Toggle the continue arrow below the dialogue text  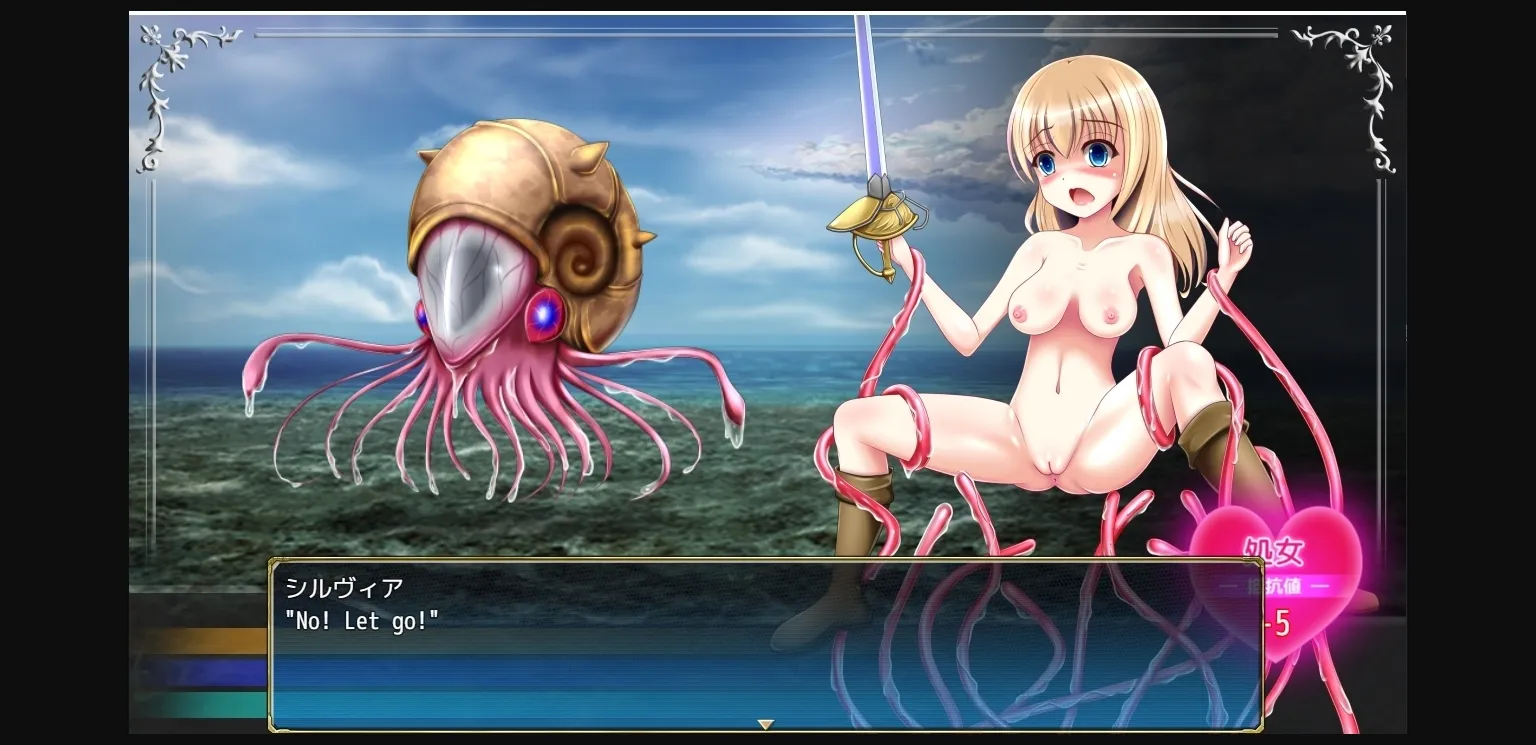(765, 724)
